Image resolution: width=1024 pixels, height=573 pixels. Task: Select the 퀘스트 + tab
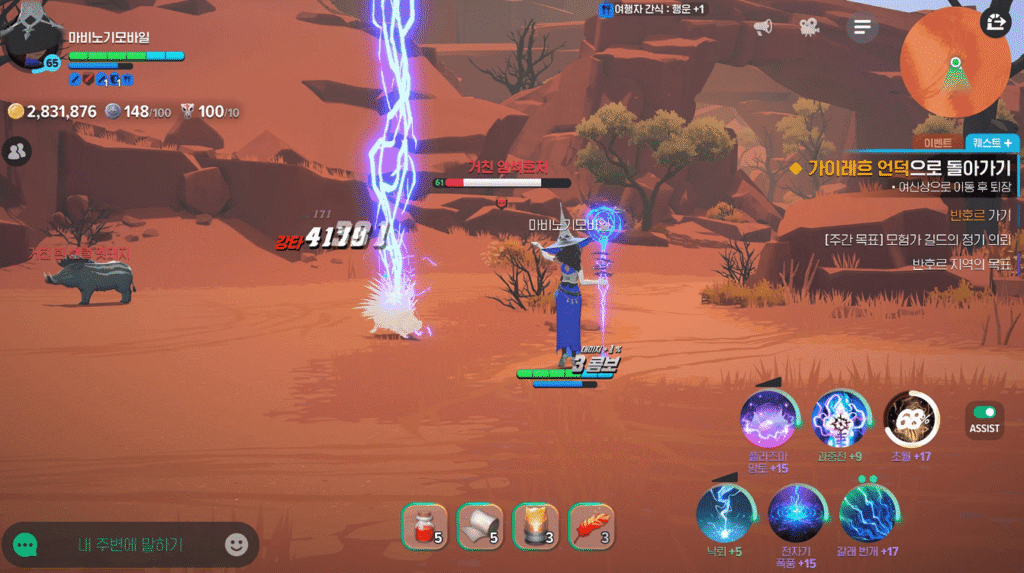click(992, 143)
